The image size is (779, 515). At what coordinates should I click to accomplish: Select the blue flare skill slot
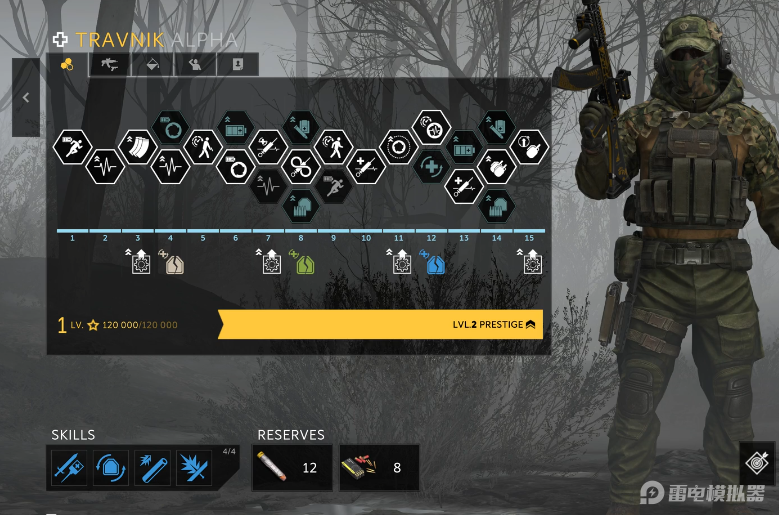153,468
